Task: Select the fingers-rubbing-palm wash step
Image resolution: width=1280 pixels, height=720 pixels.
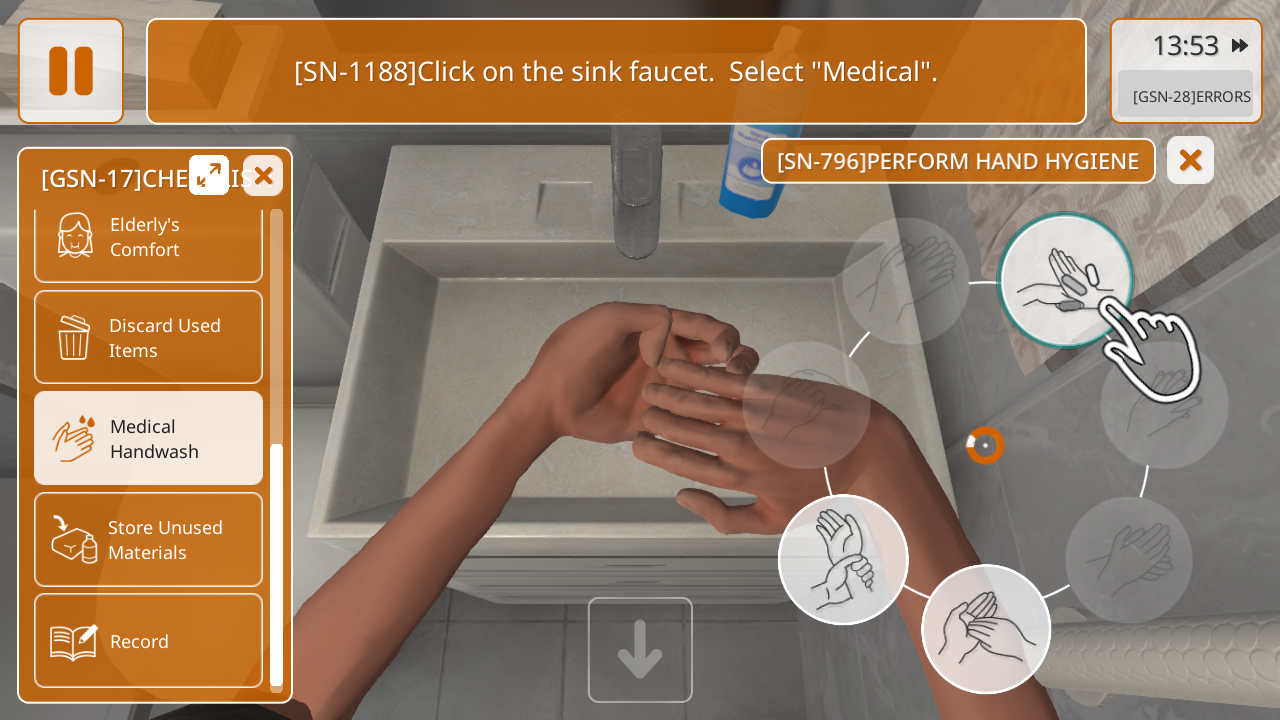Action: click(986, 629)
